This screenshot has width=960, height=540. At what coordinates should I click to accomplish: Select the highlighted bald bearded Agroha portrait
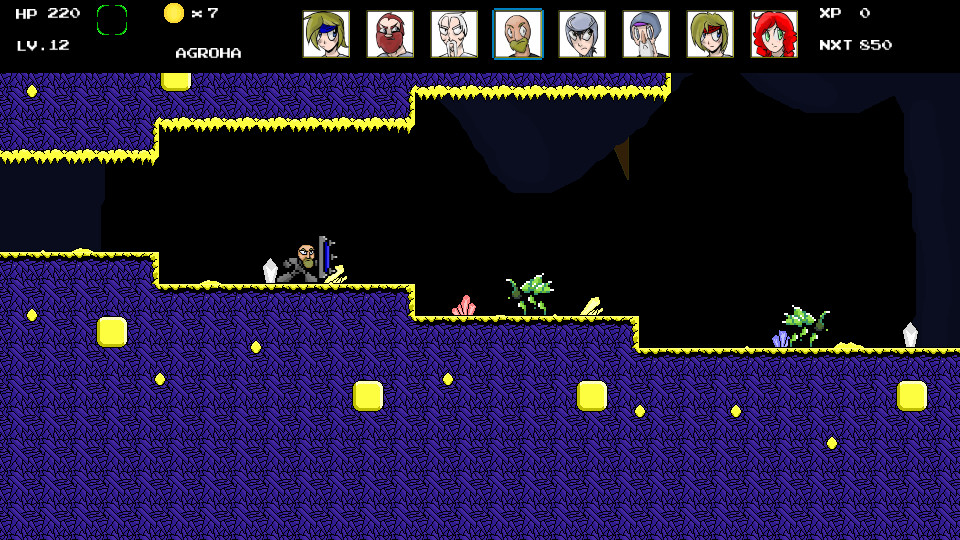(518, 35)
